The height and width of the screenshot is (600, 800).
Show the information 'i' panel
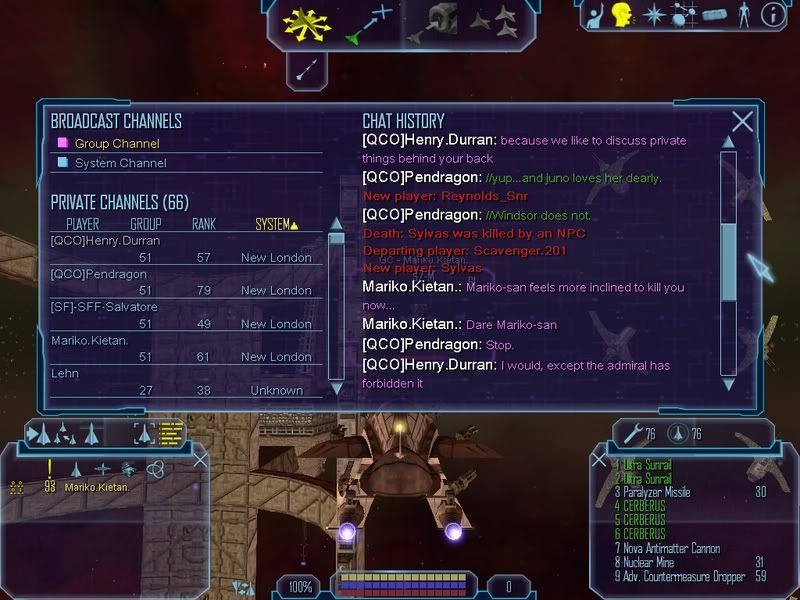point(772,15)
